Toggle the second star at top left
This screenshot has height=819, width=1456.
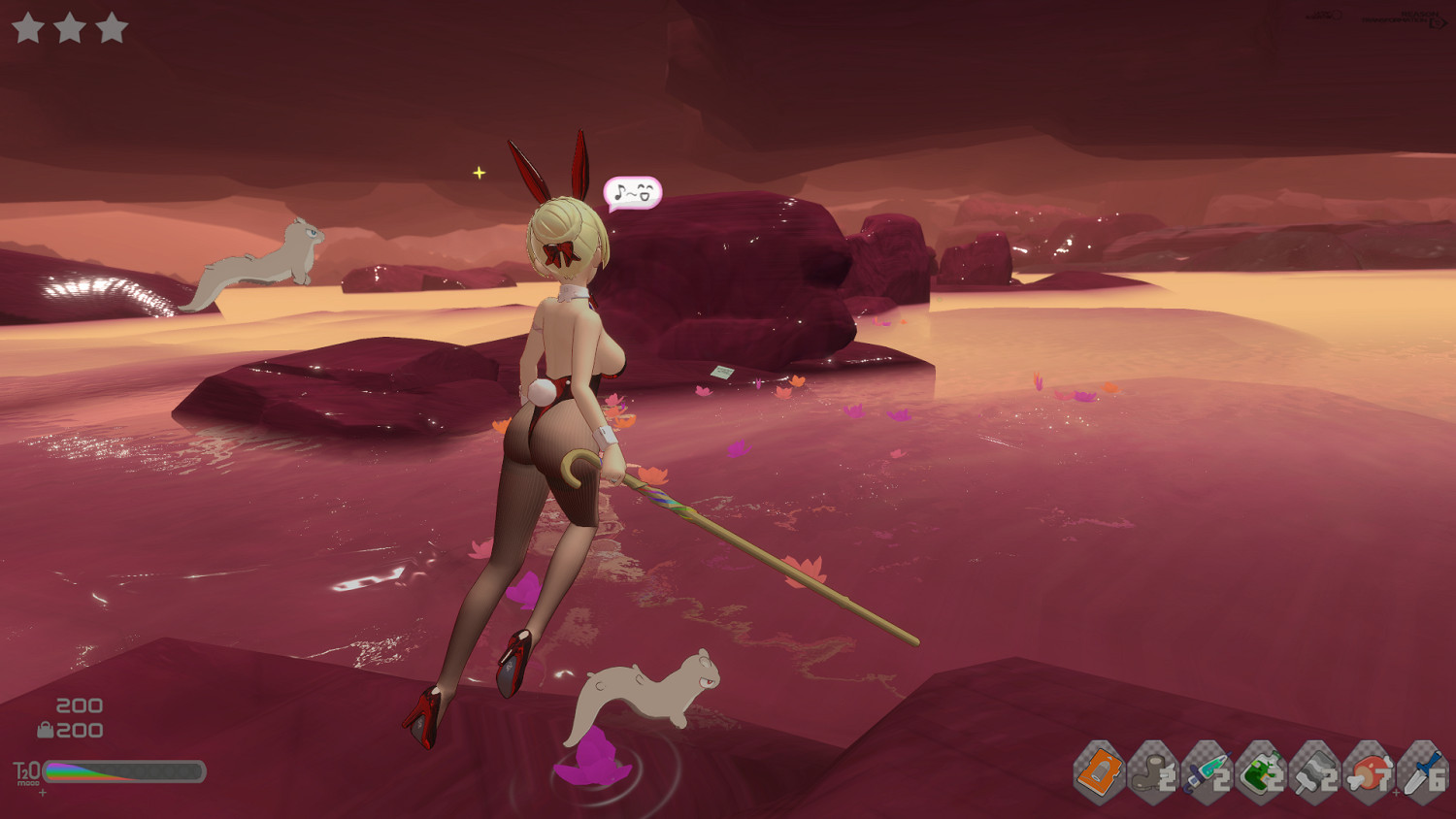70,28
